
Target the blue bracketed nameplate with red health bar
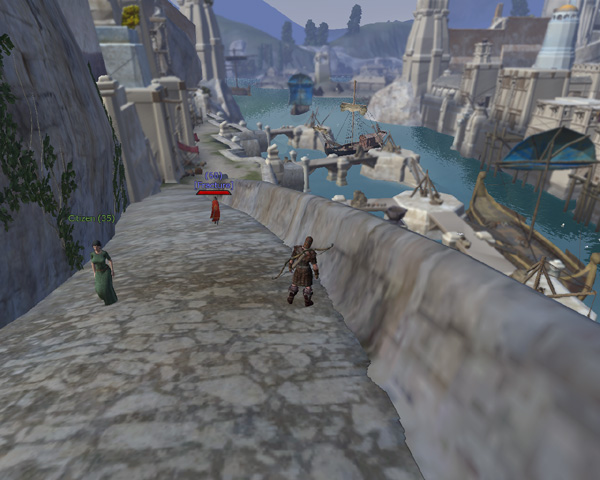click(214, 184)
